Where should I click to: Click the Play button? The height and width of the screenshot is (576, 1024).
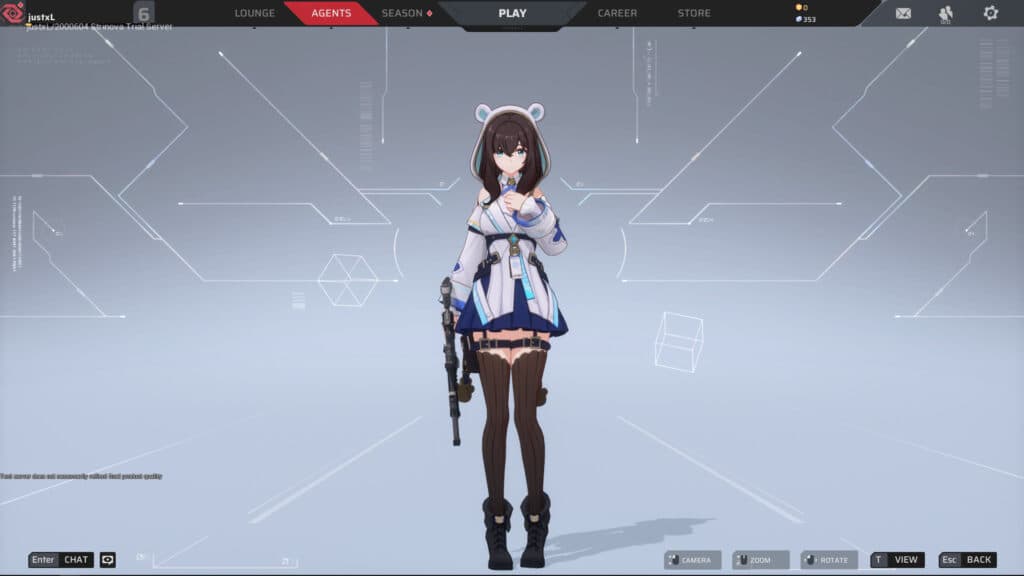pyautogui.click(x=512, y=13)
